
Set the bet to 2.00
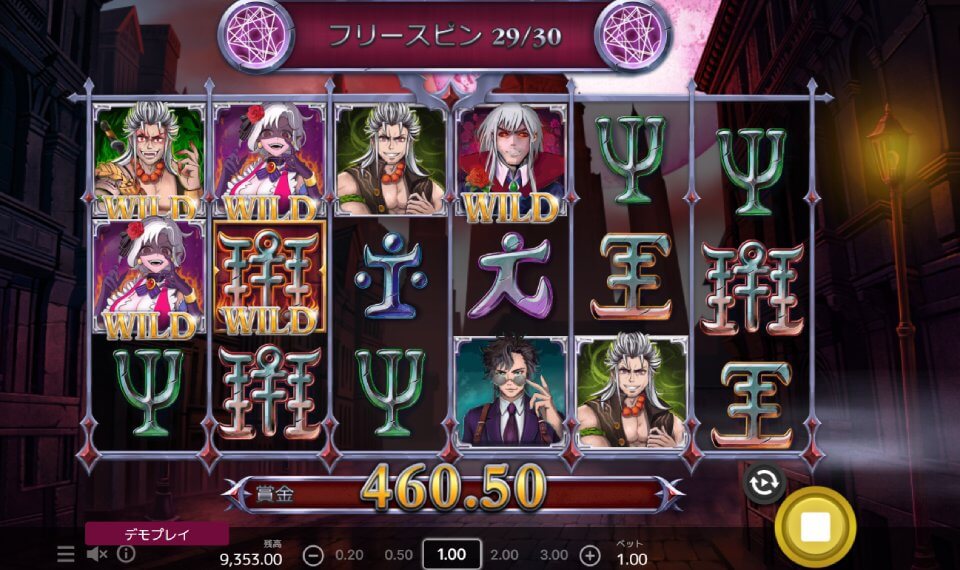[504, 555]
